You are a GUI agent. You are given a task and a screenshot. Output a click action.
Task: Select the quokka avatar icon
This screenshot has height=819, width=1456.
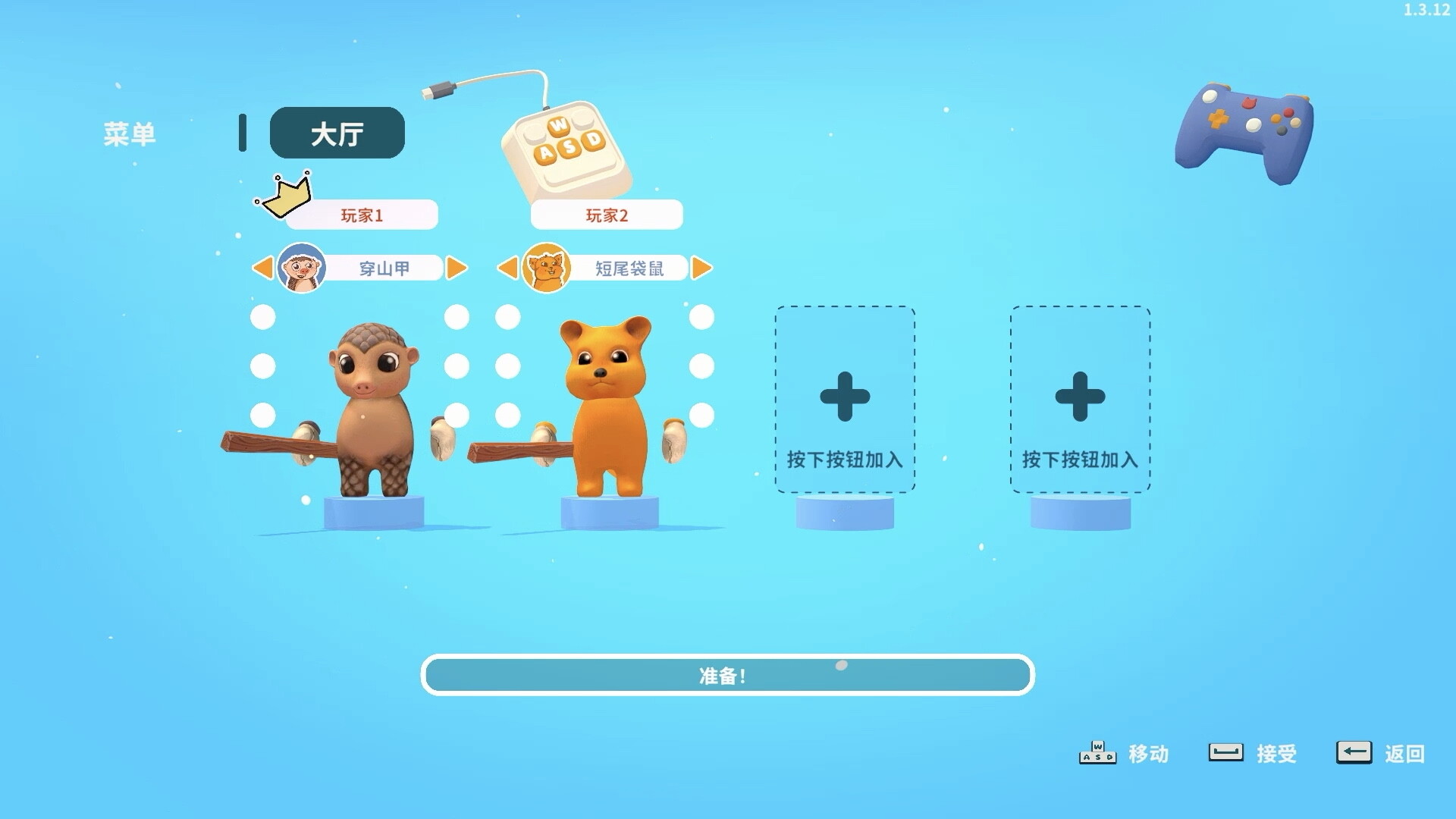click(x=546, y=267)
